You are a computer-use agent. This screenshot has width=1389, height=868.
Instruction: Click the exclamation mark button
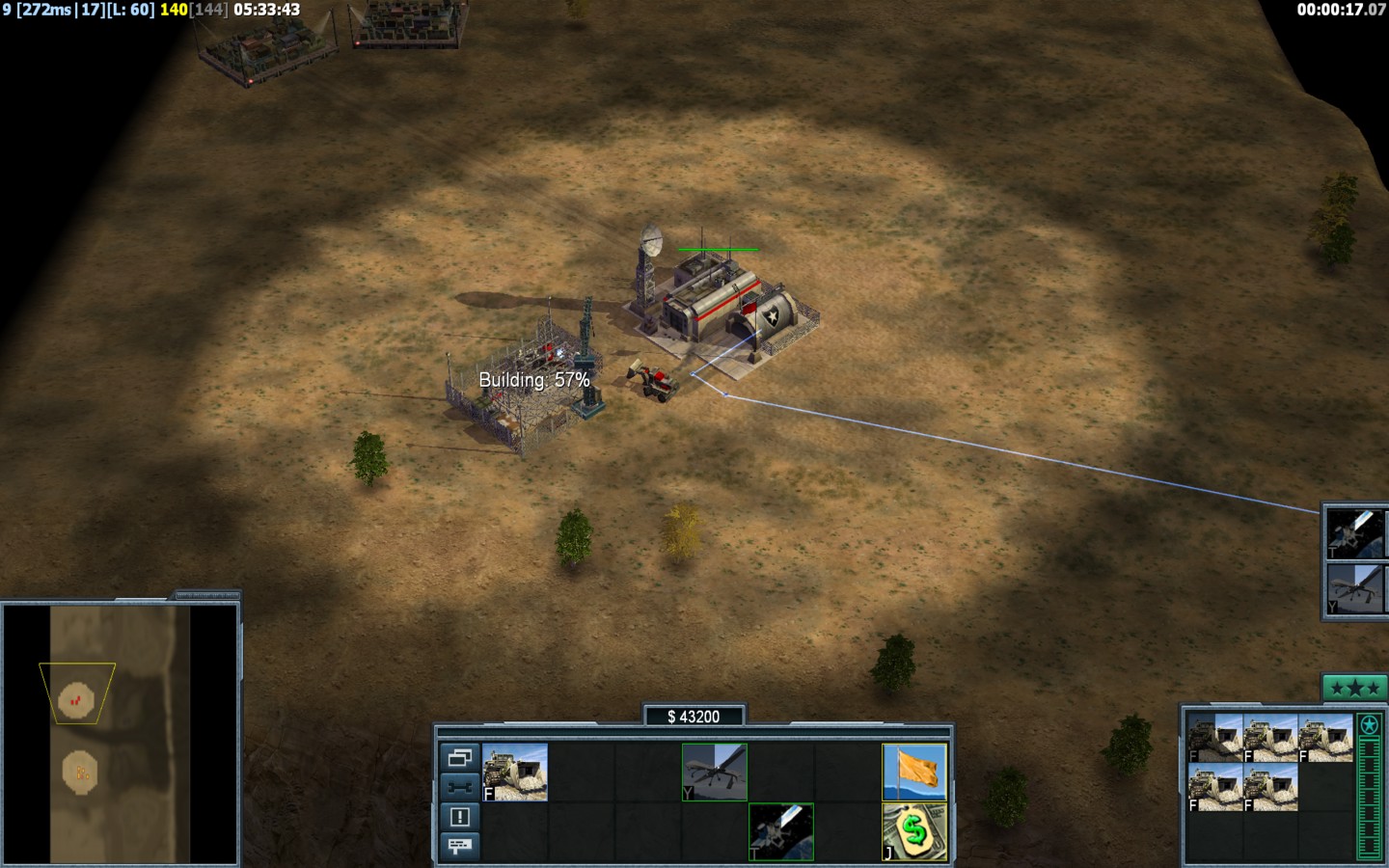[459, 817]
